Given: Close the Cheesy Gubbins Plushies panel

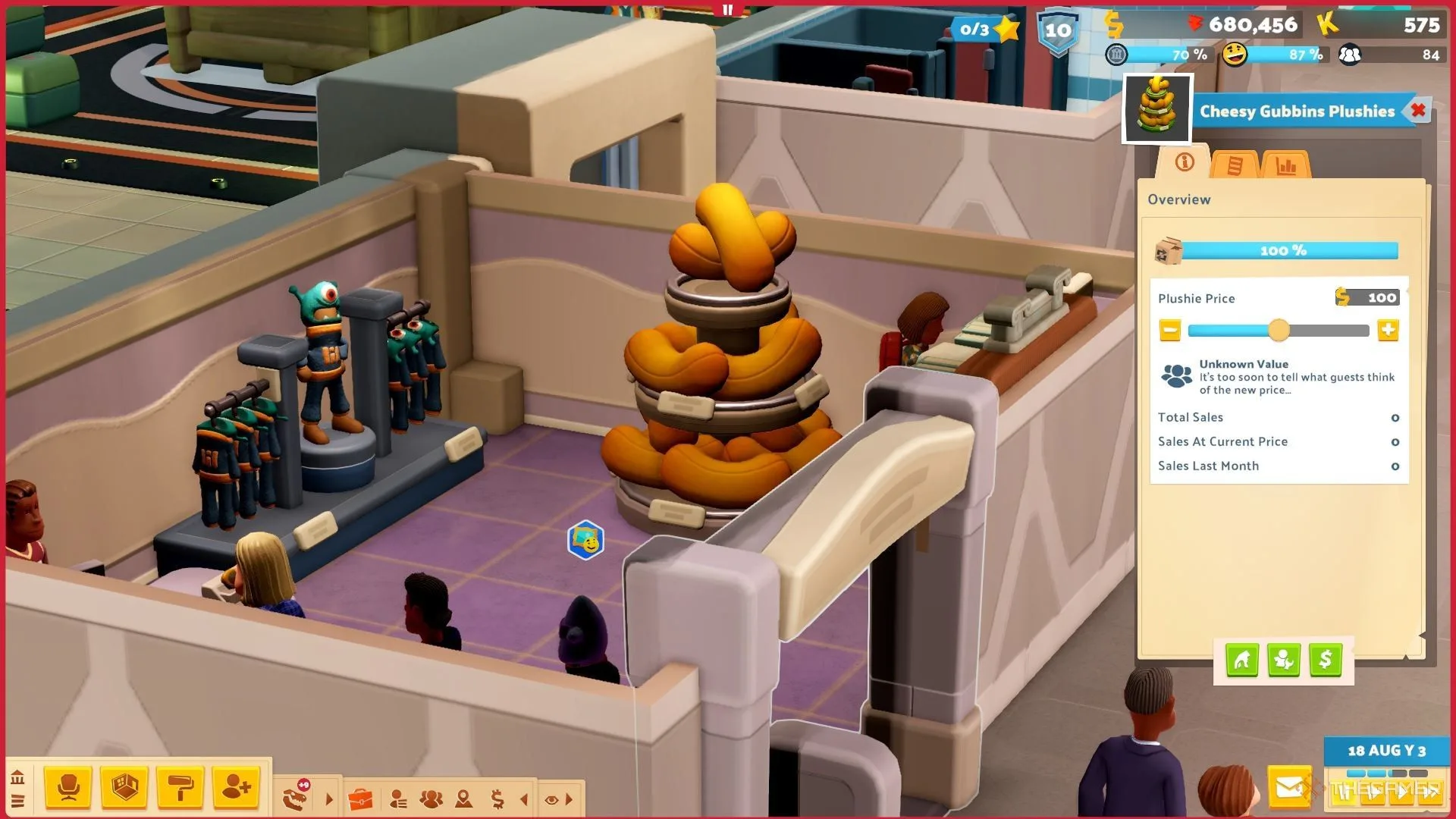Looking at the screenshot, I should coord(1417,111).
